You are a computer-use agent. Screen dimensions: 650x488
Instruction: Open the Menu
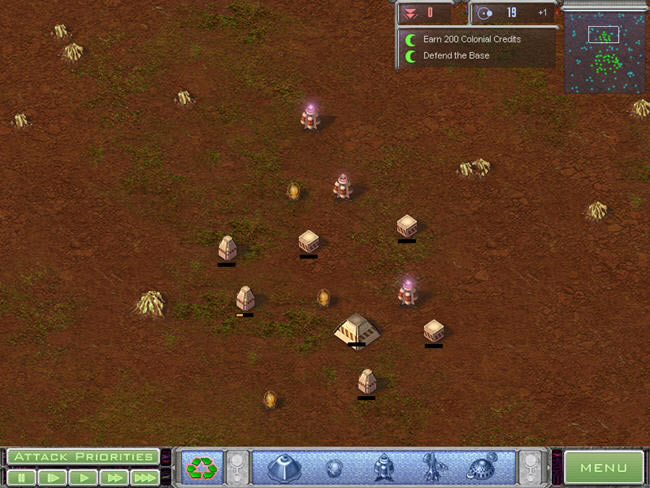pos(603,467)
